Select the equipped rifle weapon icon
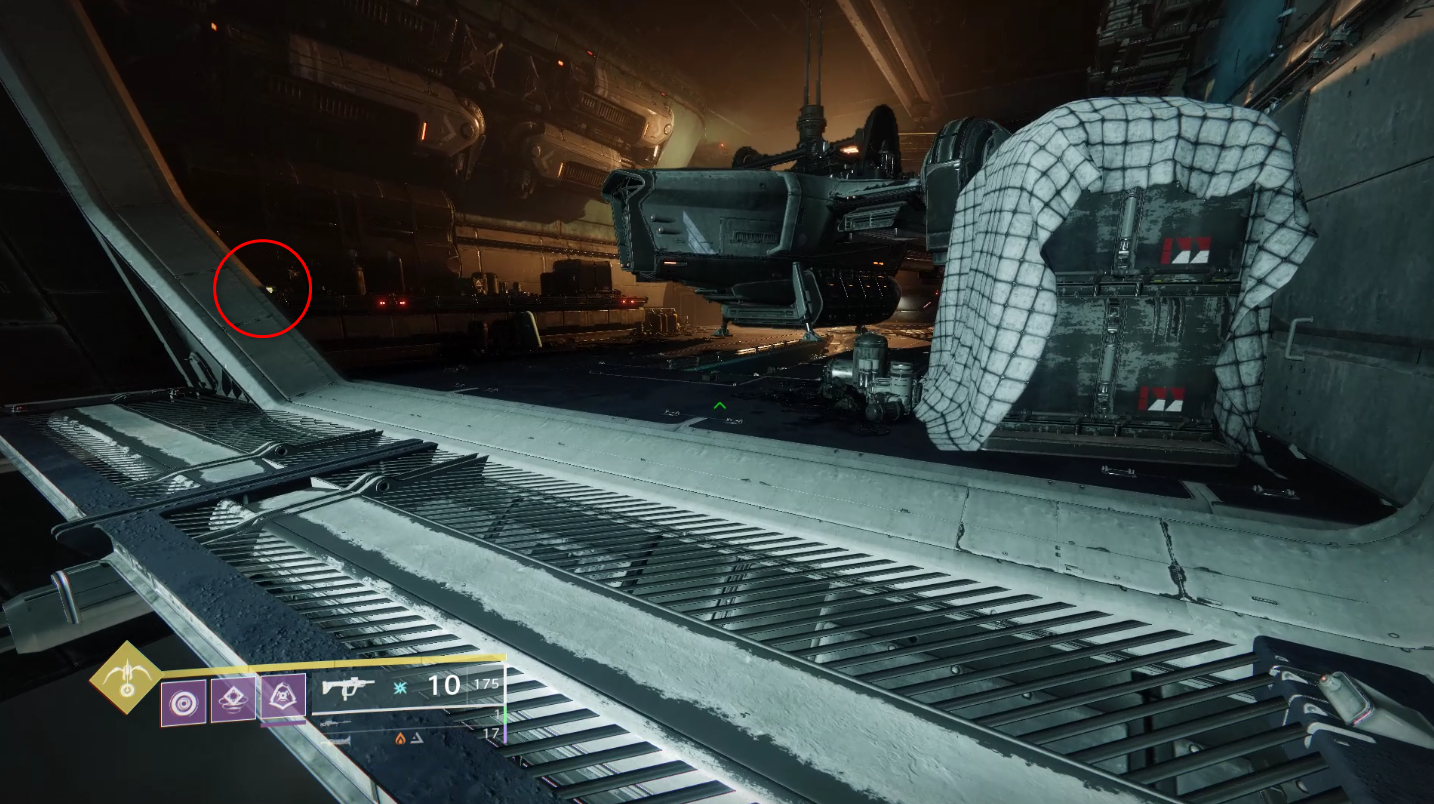 pyautogui.click(x=349, y=686)
